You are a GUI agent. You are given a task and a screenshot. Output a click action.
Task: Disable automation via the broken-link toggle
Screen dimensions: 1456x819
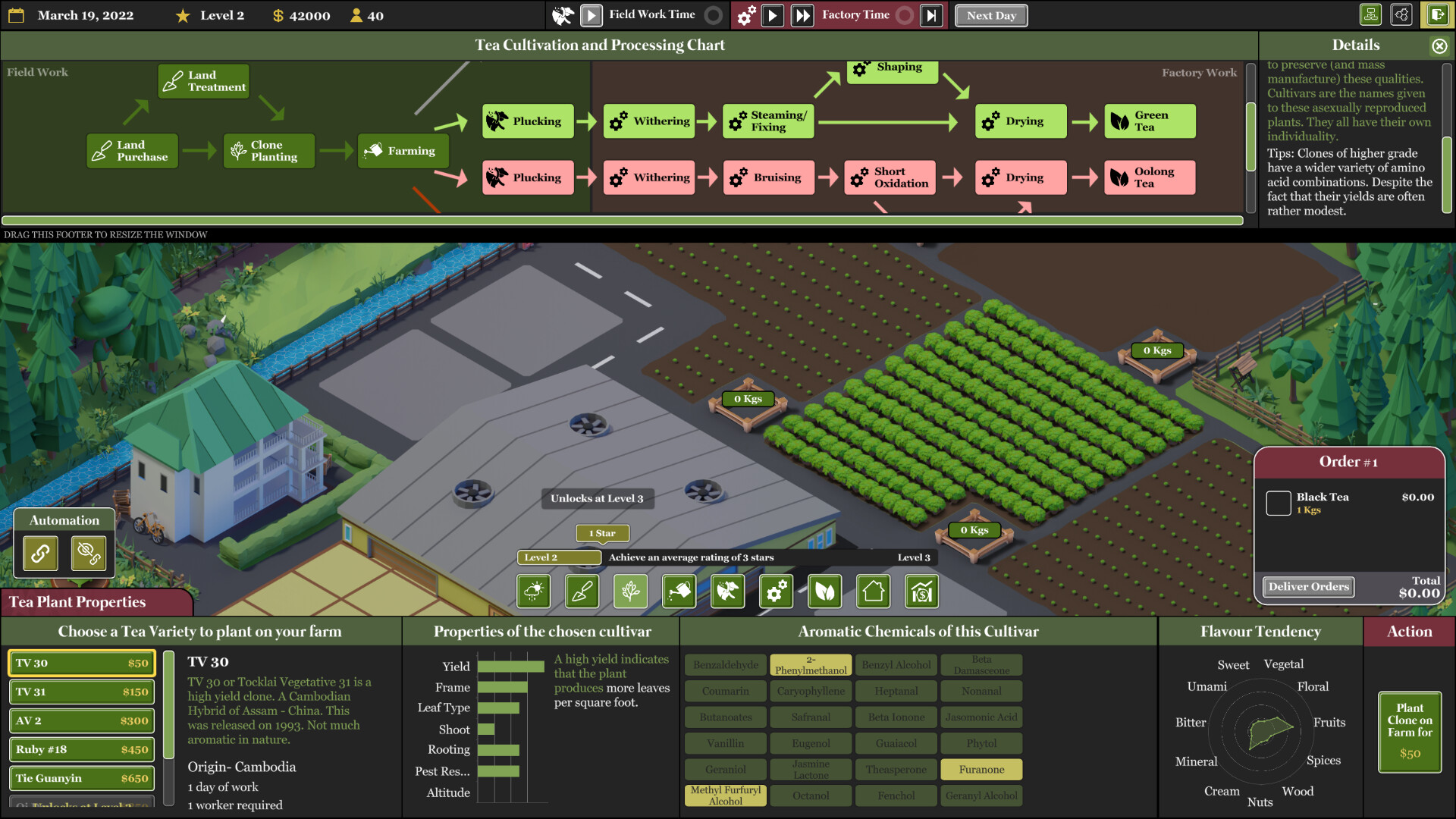90,553
